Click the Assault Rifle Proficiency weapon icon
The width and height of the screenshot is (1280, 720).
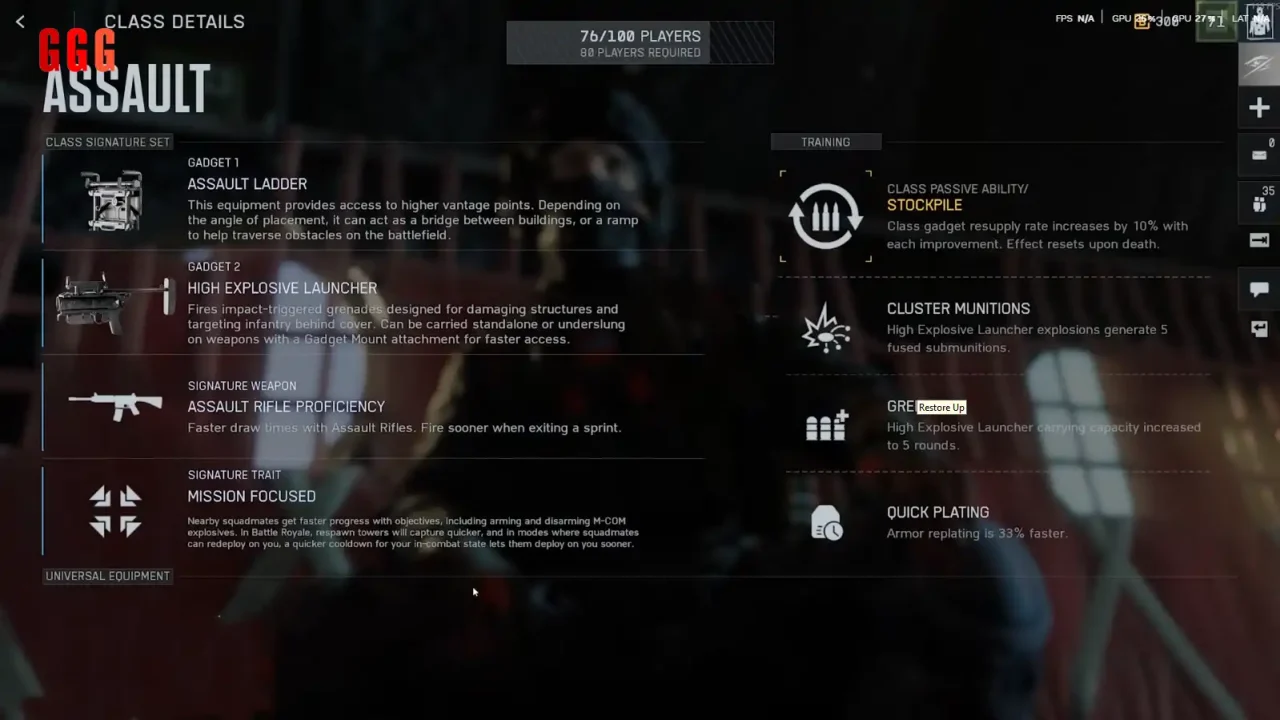click(x=114, y=405)
